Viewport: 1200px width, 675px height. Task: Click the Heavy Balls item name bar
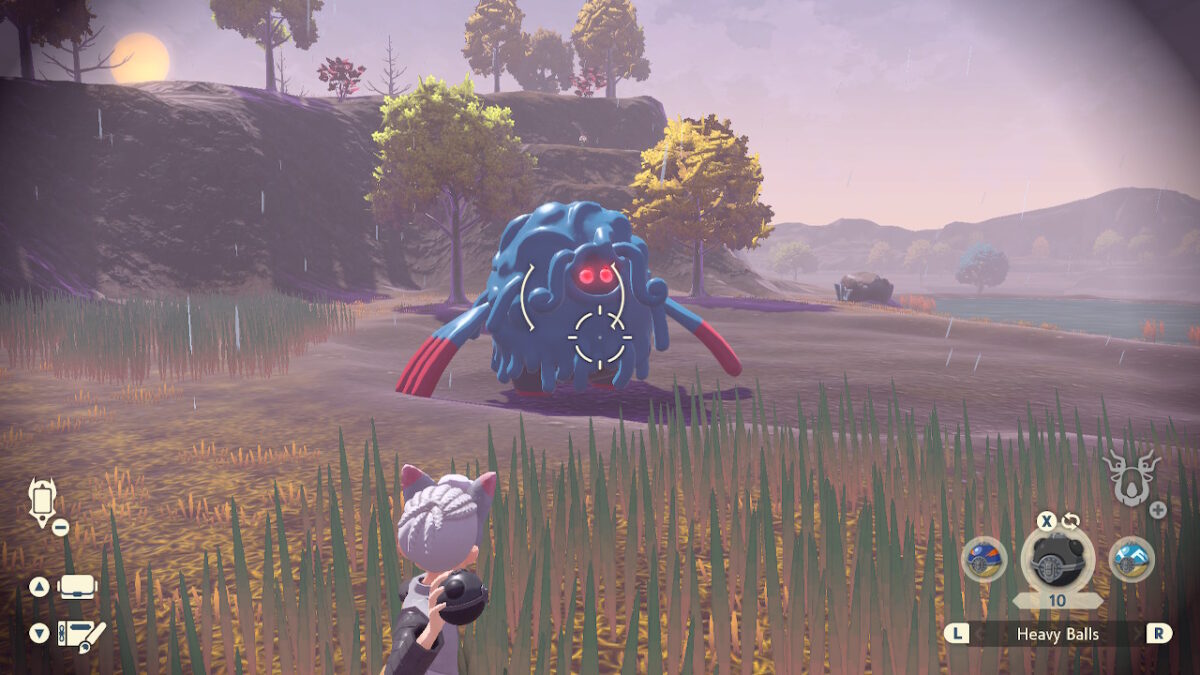click(x=1058, y=634)
